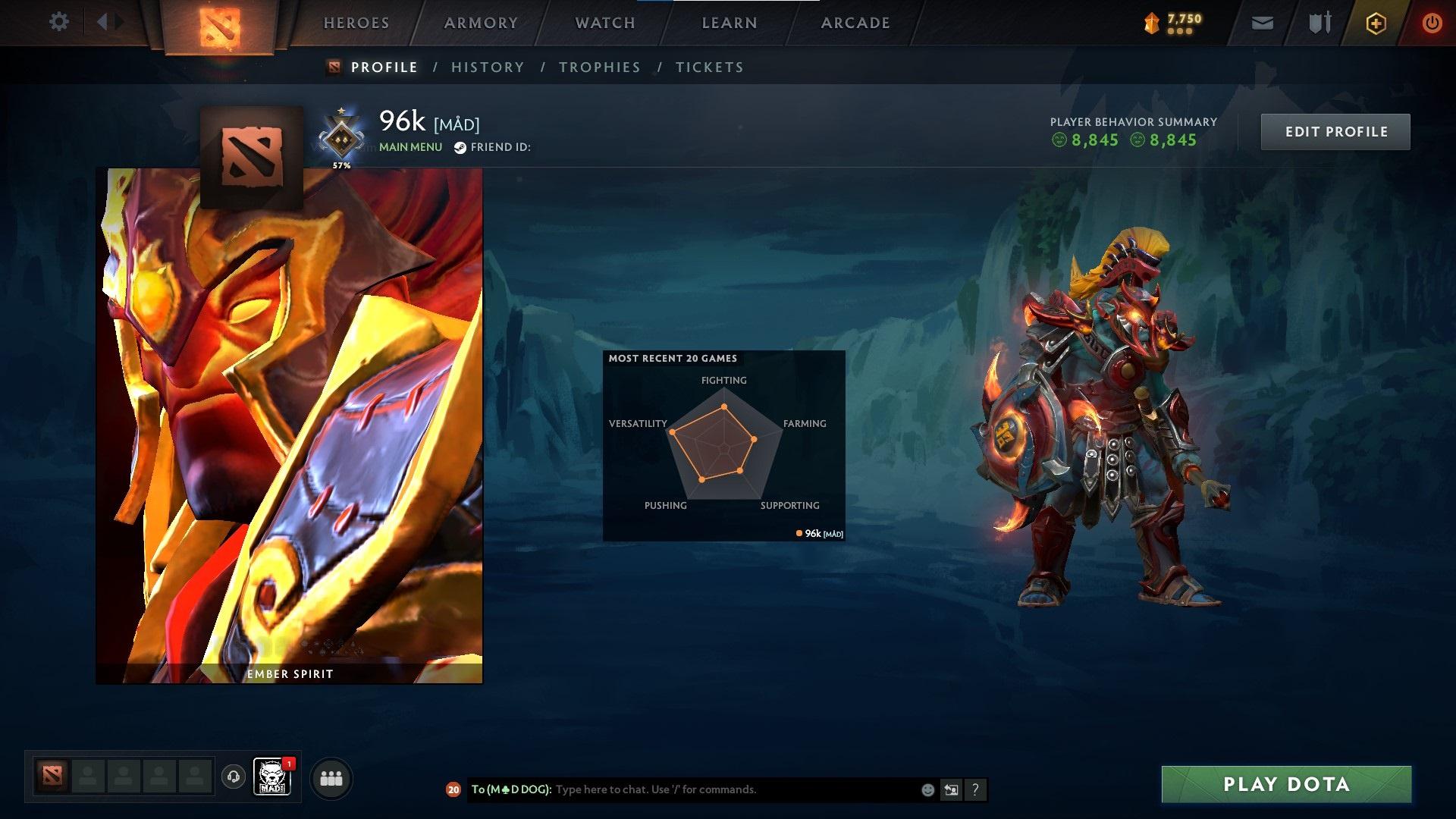1456x819 pixels.
Task: Click the Dota Plus hexagon icon
Action: 1376,23
